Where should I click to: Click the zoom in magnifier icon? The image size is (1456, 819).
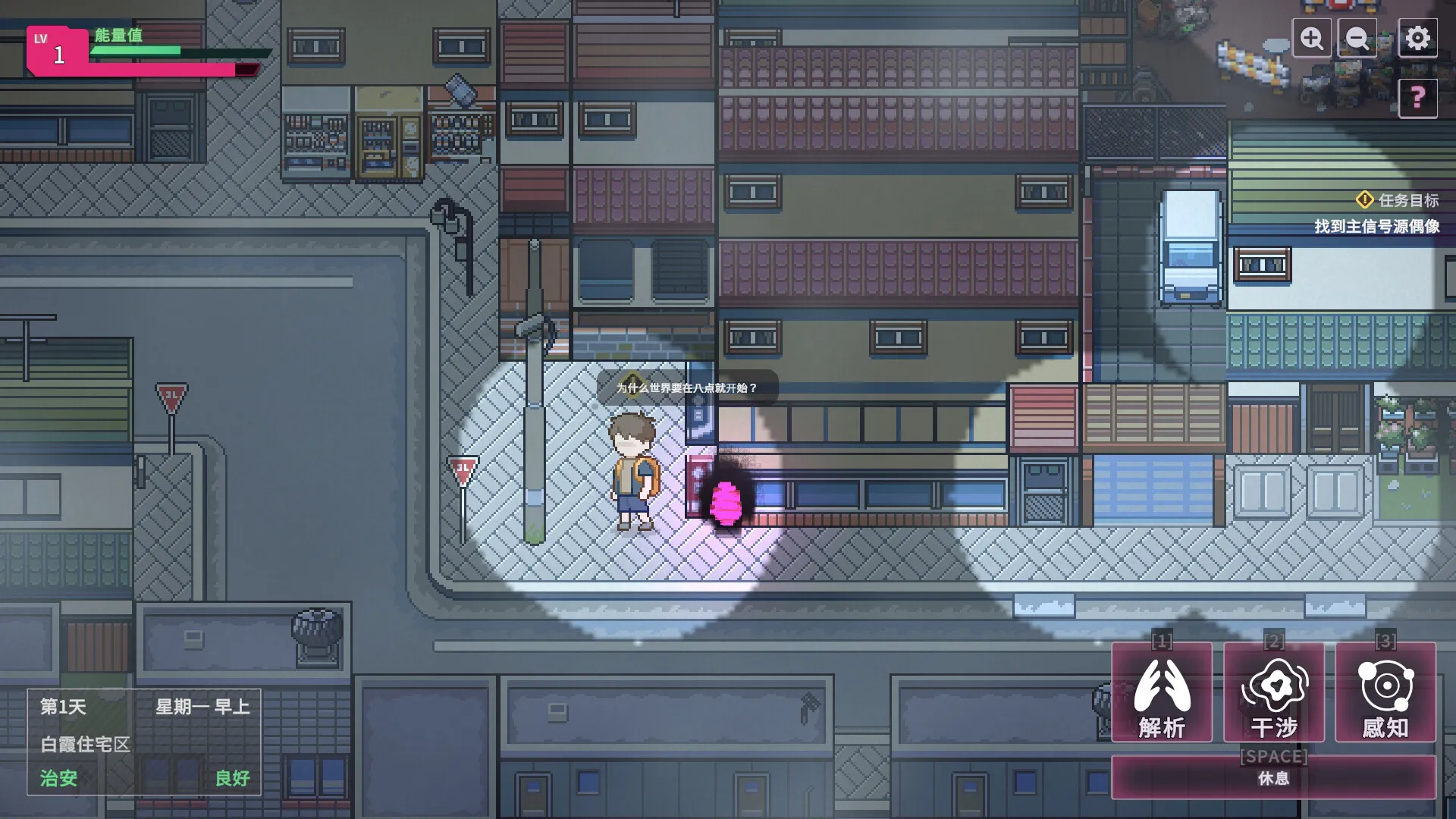1312,38
